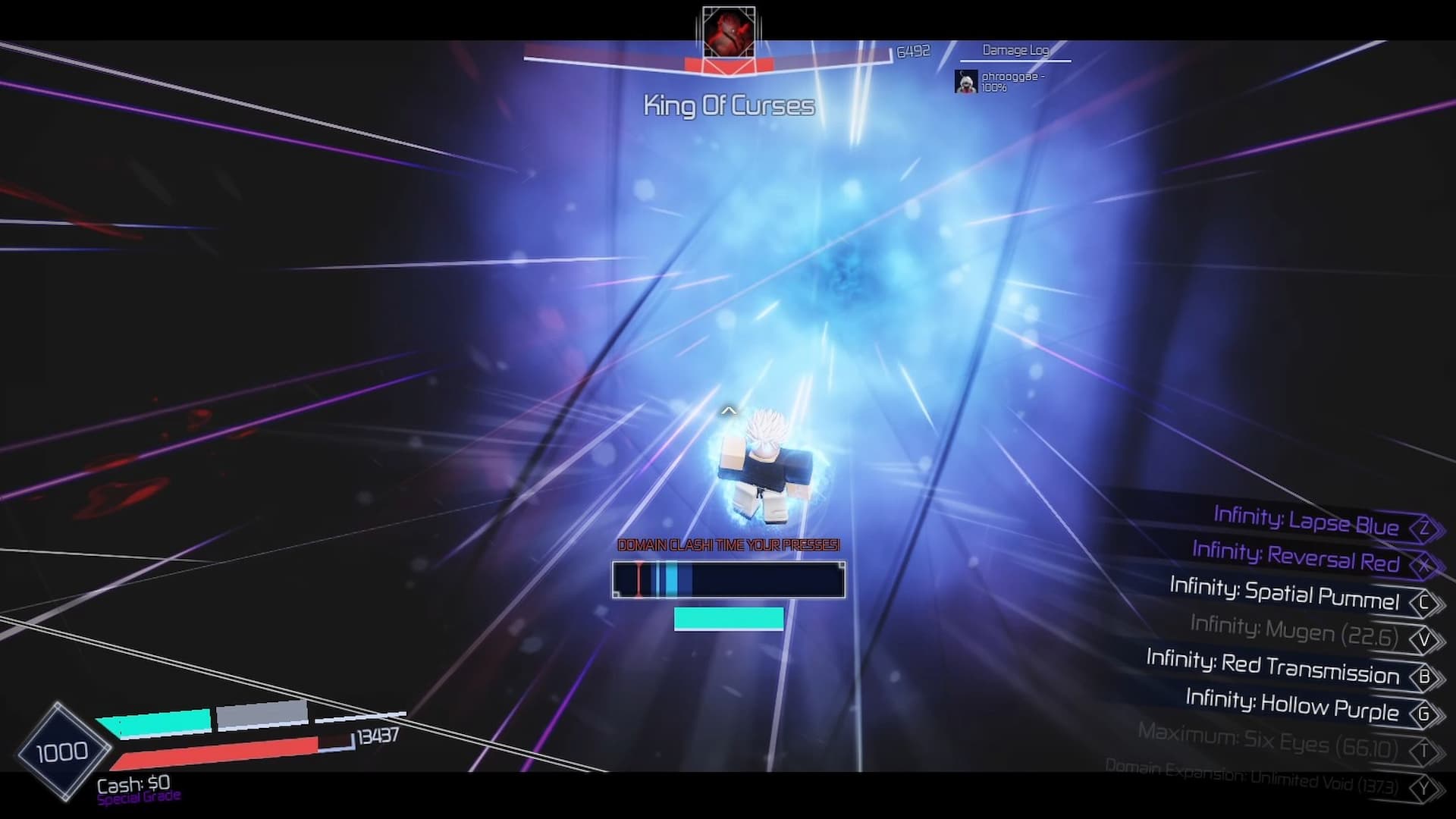
Task: Click the G keybind icon for Hollow Purple
Action: [x=1426, y=713]
